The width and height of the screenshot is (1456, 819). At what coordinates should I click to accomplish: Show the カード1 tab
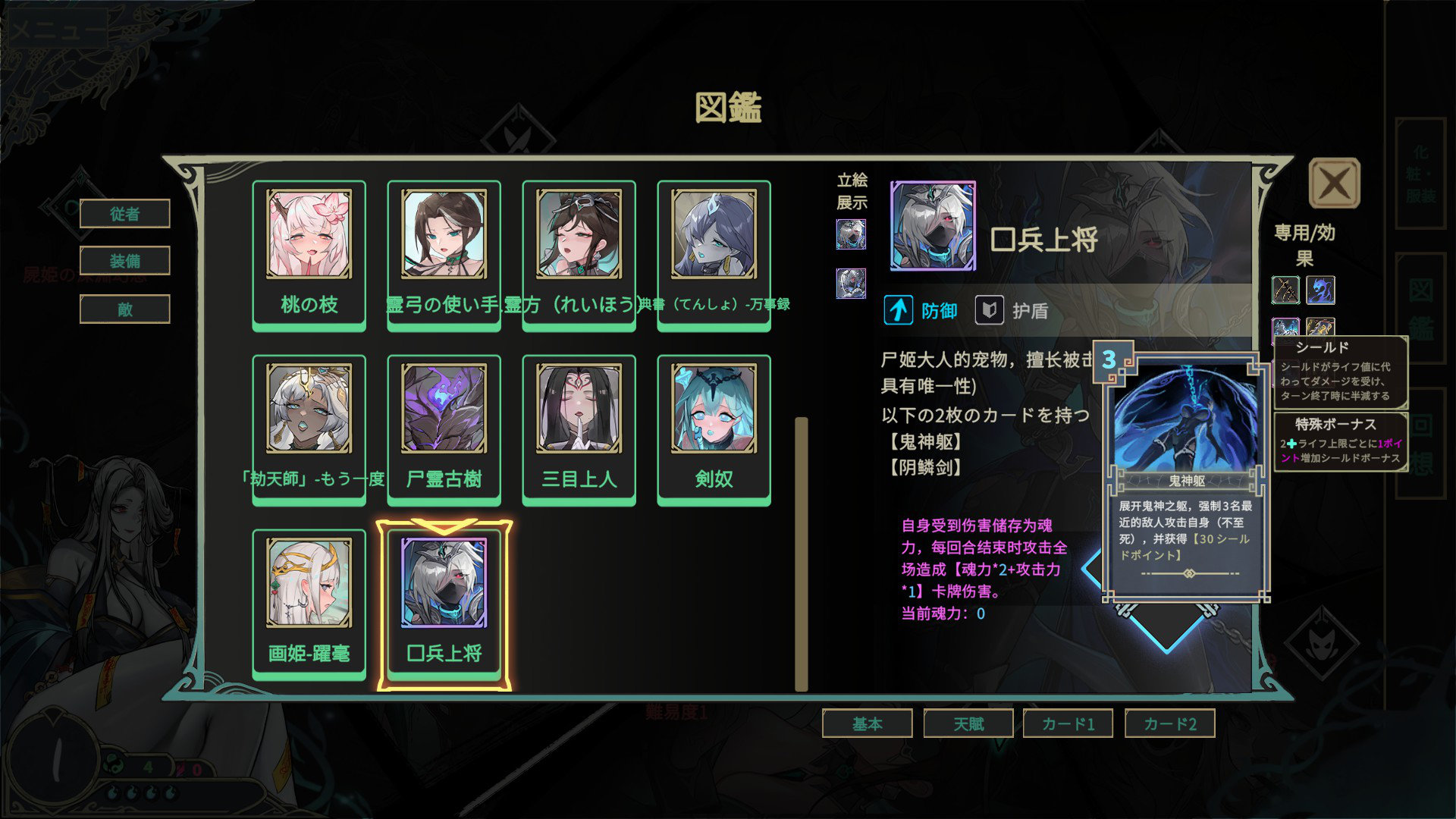(x=1068, y=723)
